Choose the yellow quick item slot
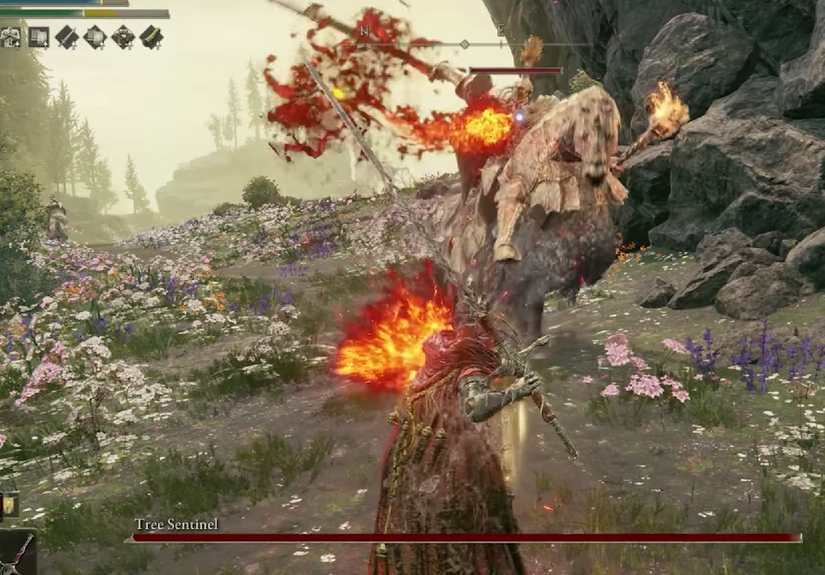The image size is (825, 575). point(9,504)
